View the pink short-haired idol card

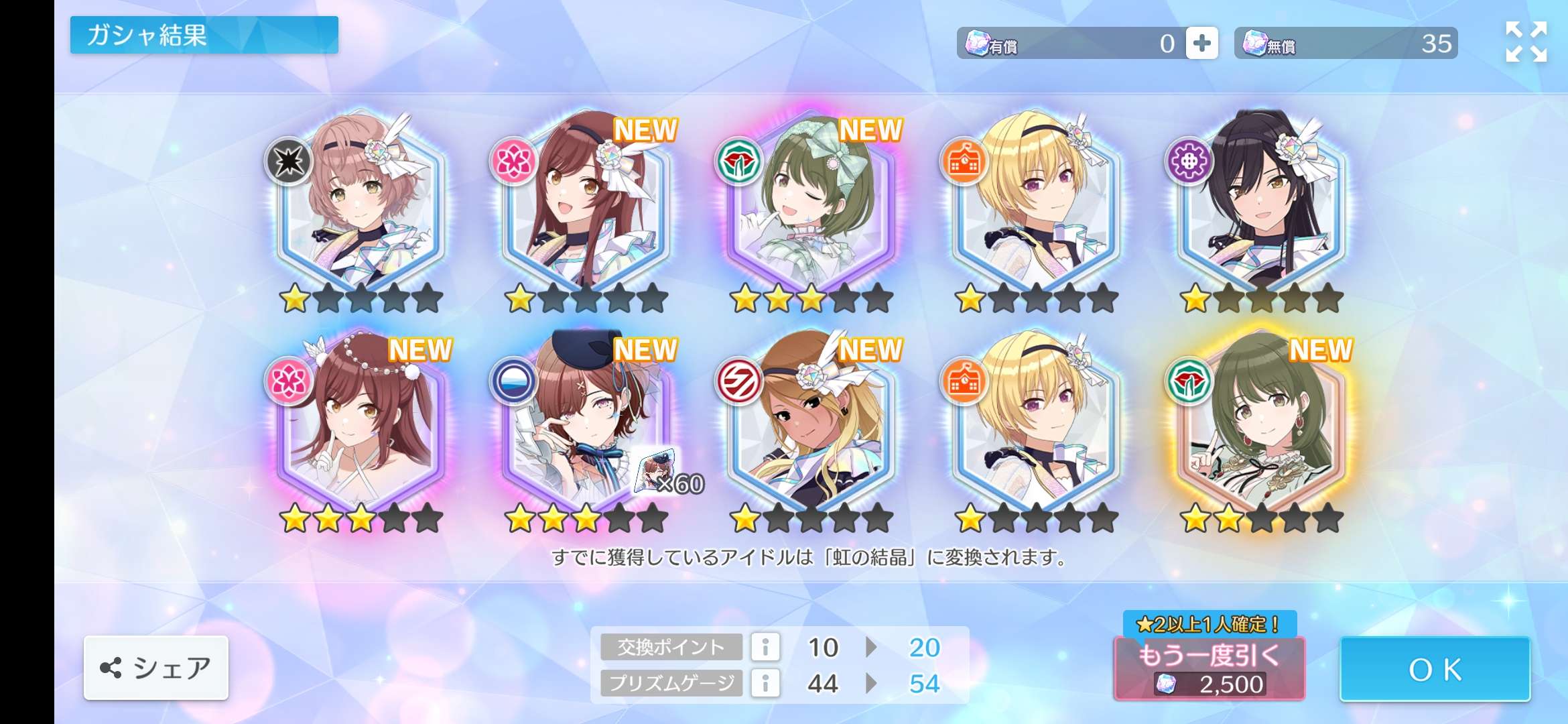click(361, 201)
